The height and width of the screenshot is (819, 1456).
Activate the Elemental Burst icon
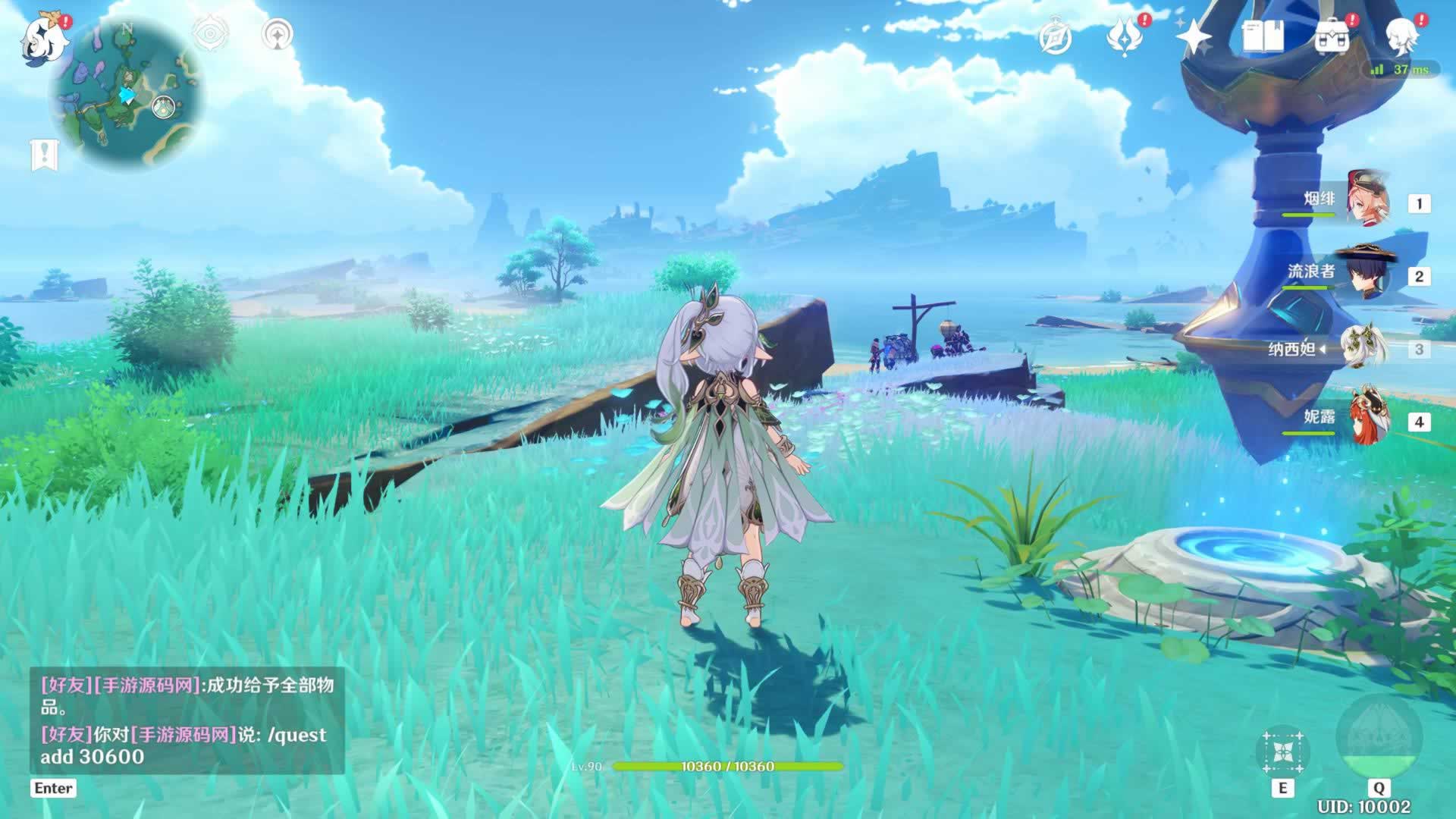(1379, 737)
